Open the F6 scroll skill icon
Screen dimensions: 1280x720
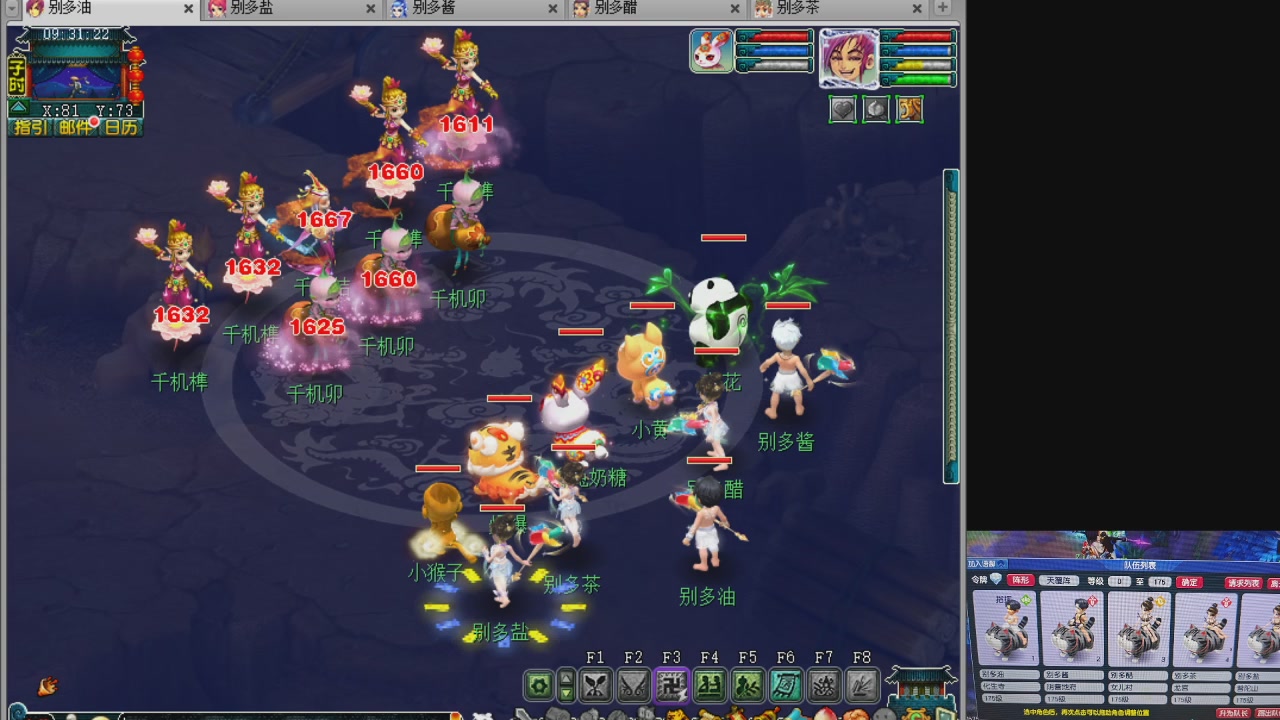[788, 684]
